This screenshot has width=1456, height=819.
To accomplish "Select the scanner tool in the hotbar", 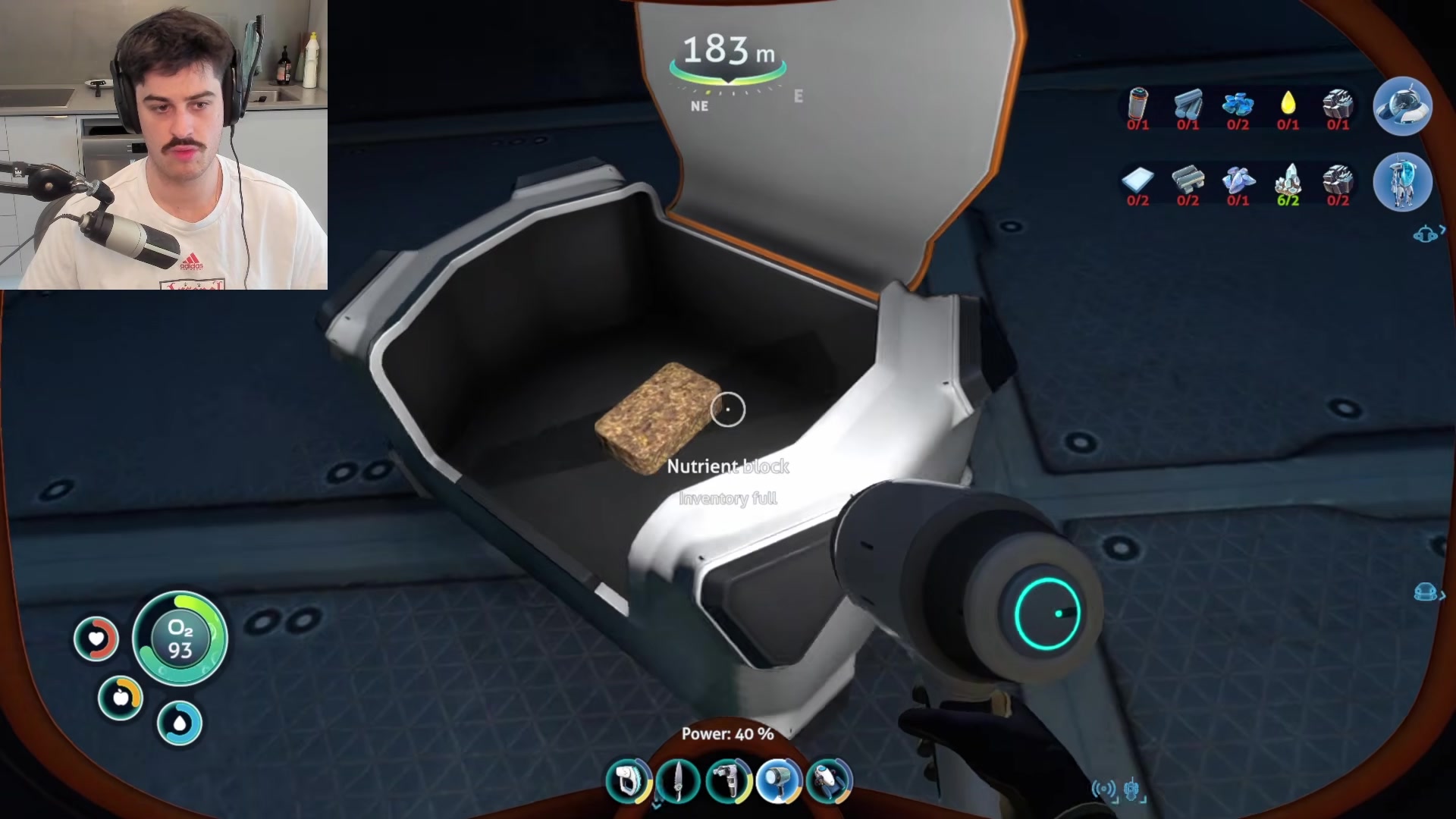I will (628, 781).
